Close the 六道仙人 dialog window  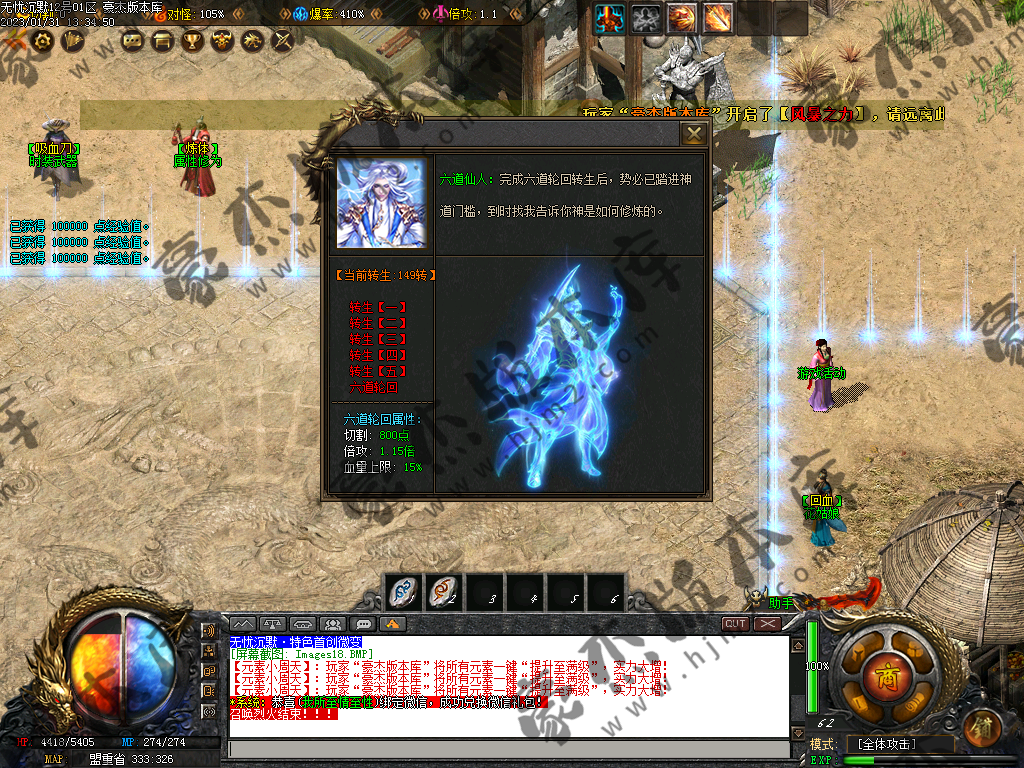[693, 134]
